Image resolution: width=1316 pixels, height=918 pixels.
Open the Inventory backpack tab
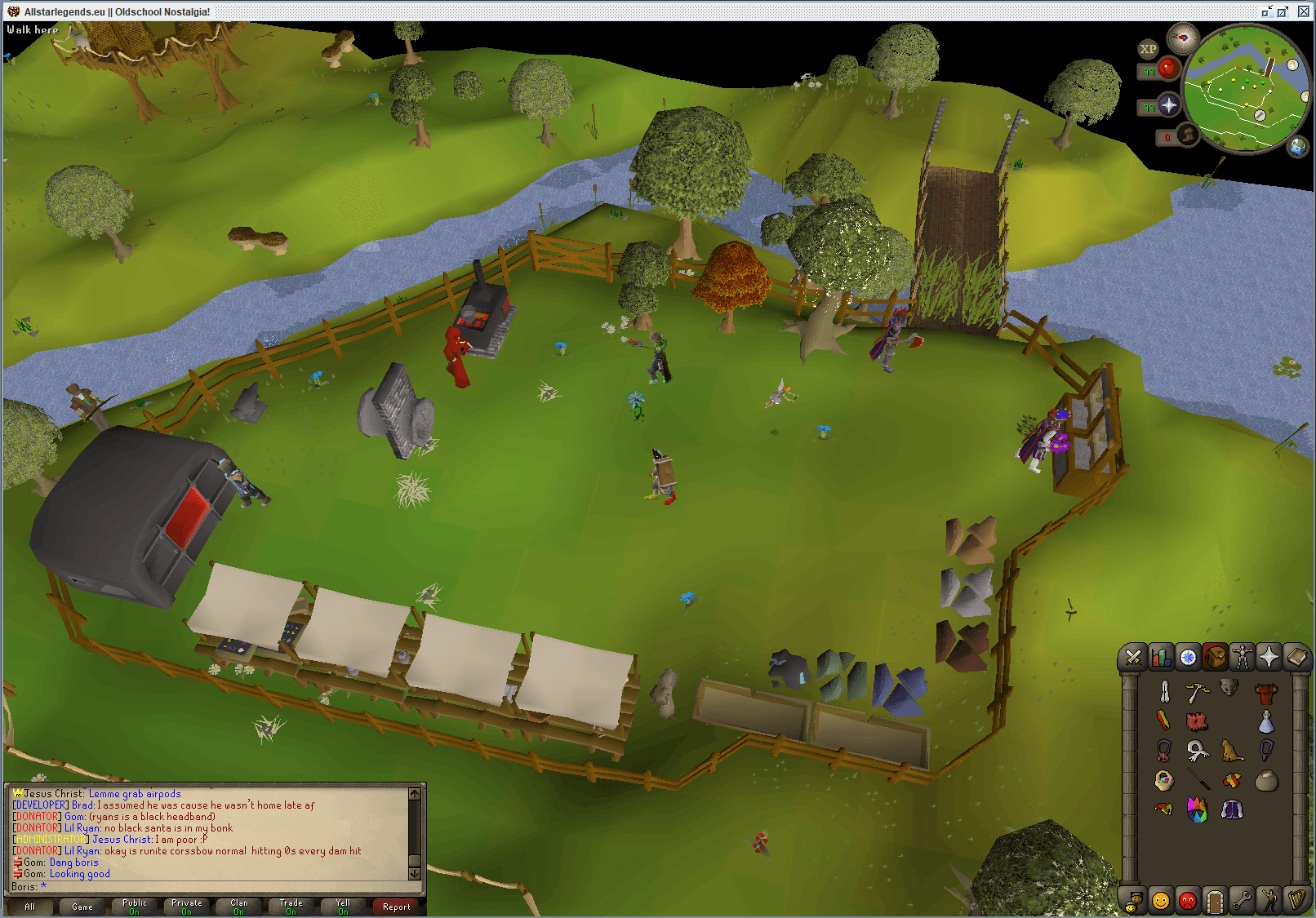click(x=1214, y=657)
